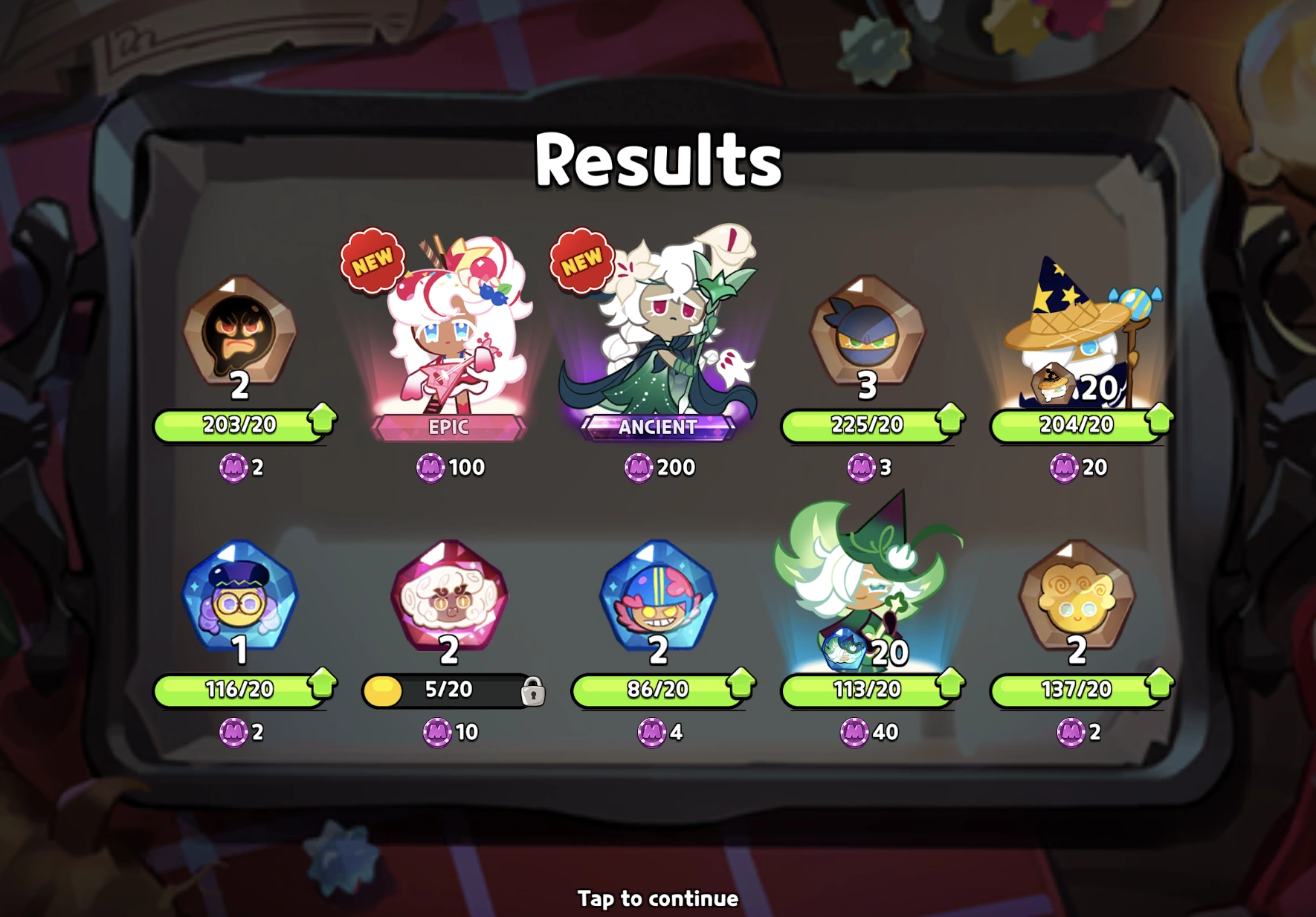Tap the NEW badge on the Ancient cookie

581,259
